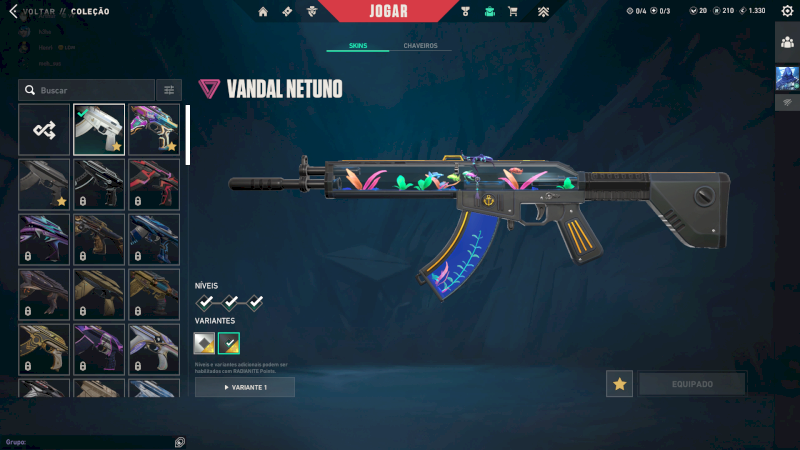
Task: Open the store shopping cart icon
Action: coord(513,11)
